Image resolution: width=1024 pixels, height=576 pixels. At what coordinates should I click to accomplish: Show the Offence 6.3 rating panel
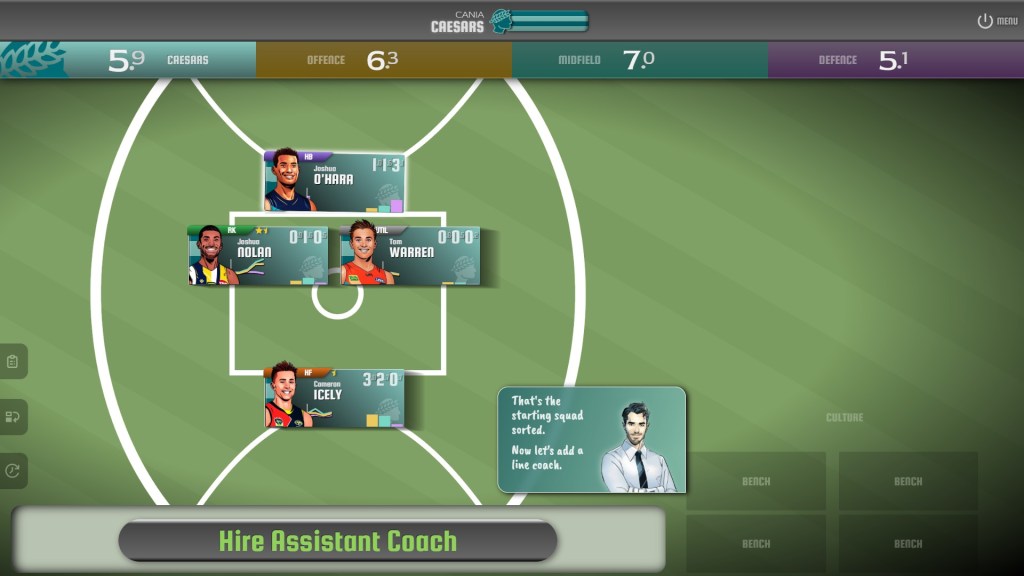tap(384, 60)
